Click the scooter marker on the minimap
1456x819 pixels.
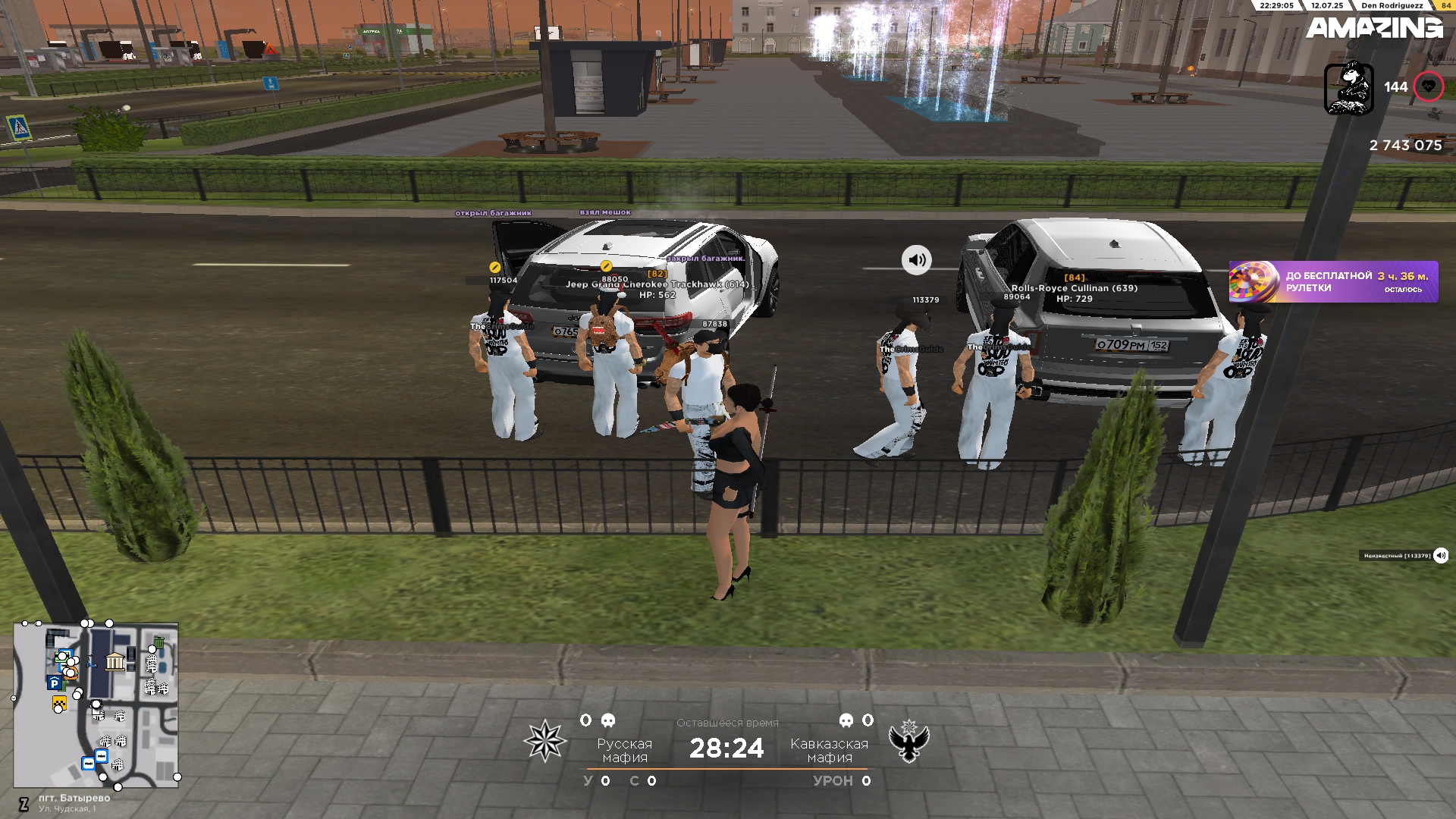click(x=90, y=664)
